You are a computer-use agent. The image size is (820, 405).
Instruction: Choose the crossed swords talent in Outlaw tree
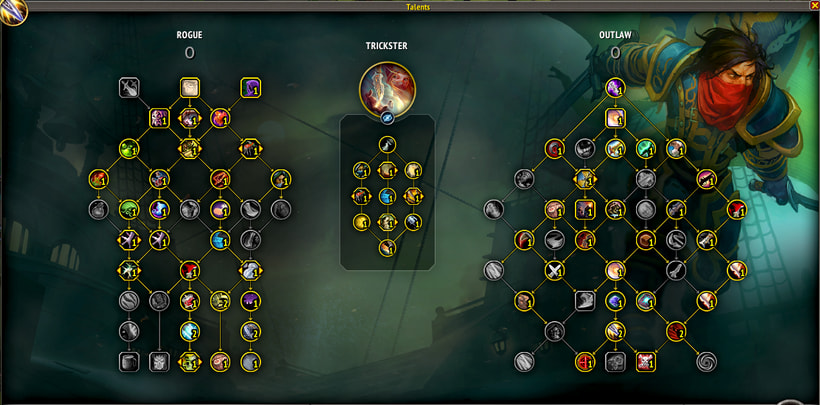tap(554, 270)
